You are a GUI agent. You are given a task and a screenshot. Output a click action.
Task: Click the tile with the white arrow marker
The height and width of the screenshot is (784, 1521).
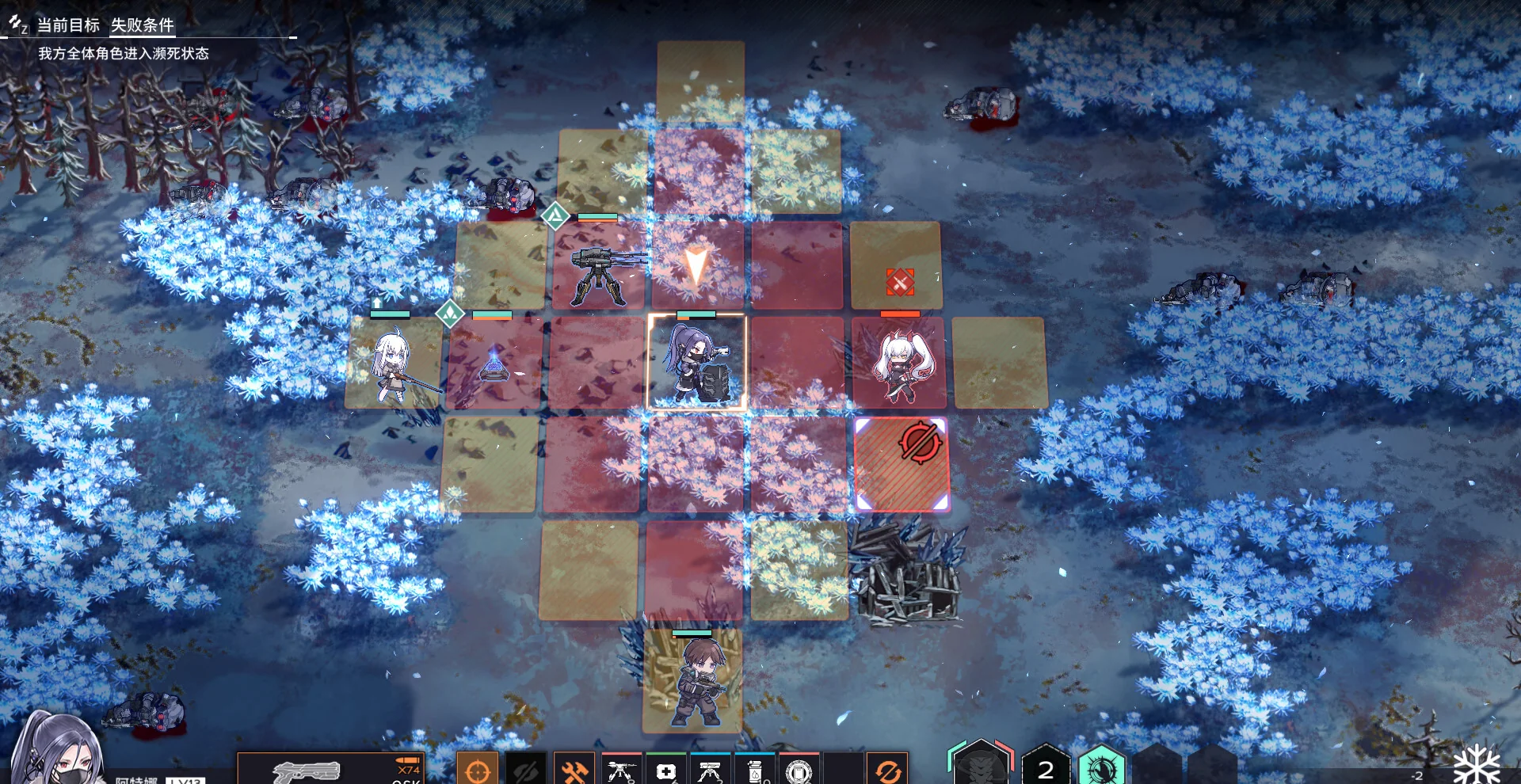click(696, 266)
